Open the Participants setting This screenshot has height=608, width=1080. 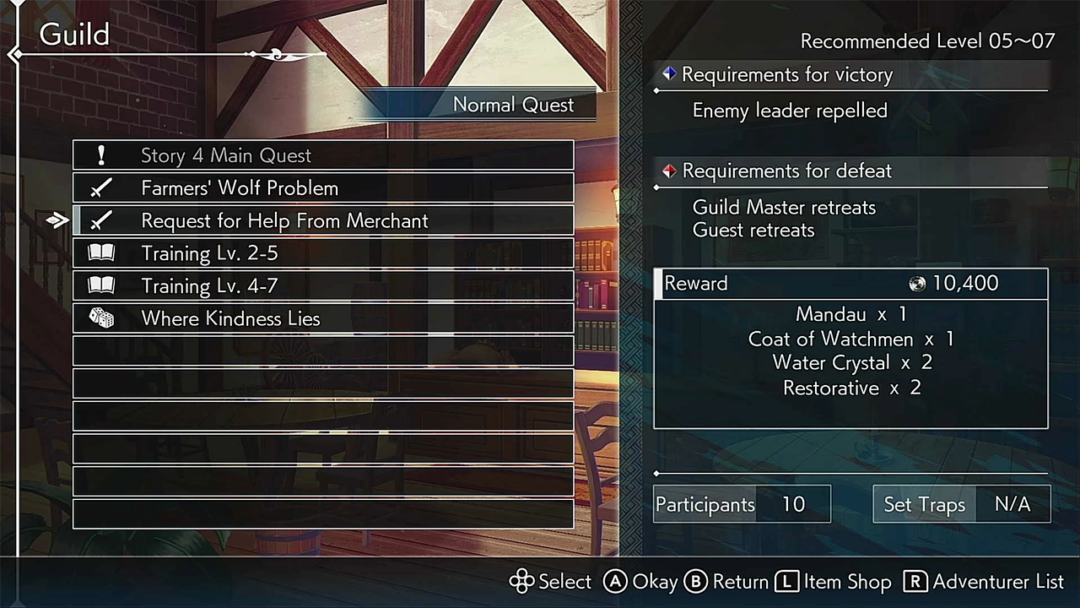pyautogui.click(x=741, y=504)
